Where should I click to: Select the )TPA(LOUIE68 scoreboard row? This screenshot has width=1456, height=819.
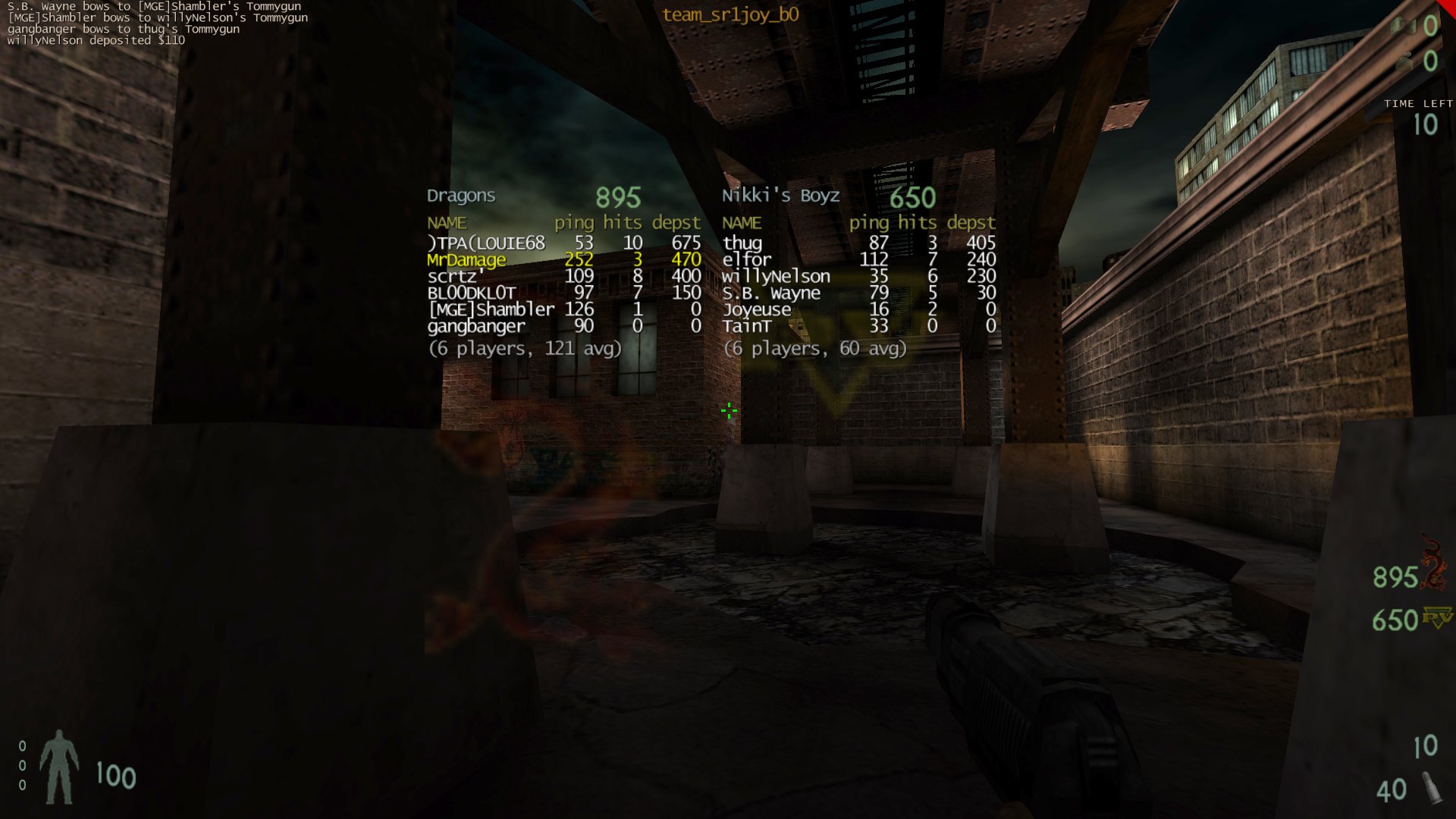point(486,243)
